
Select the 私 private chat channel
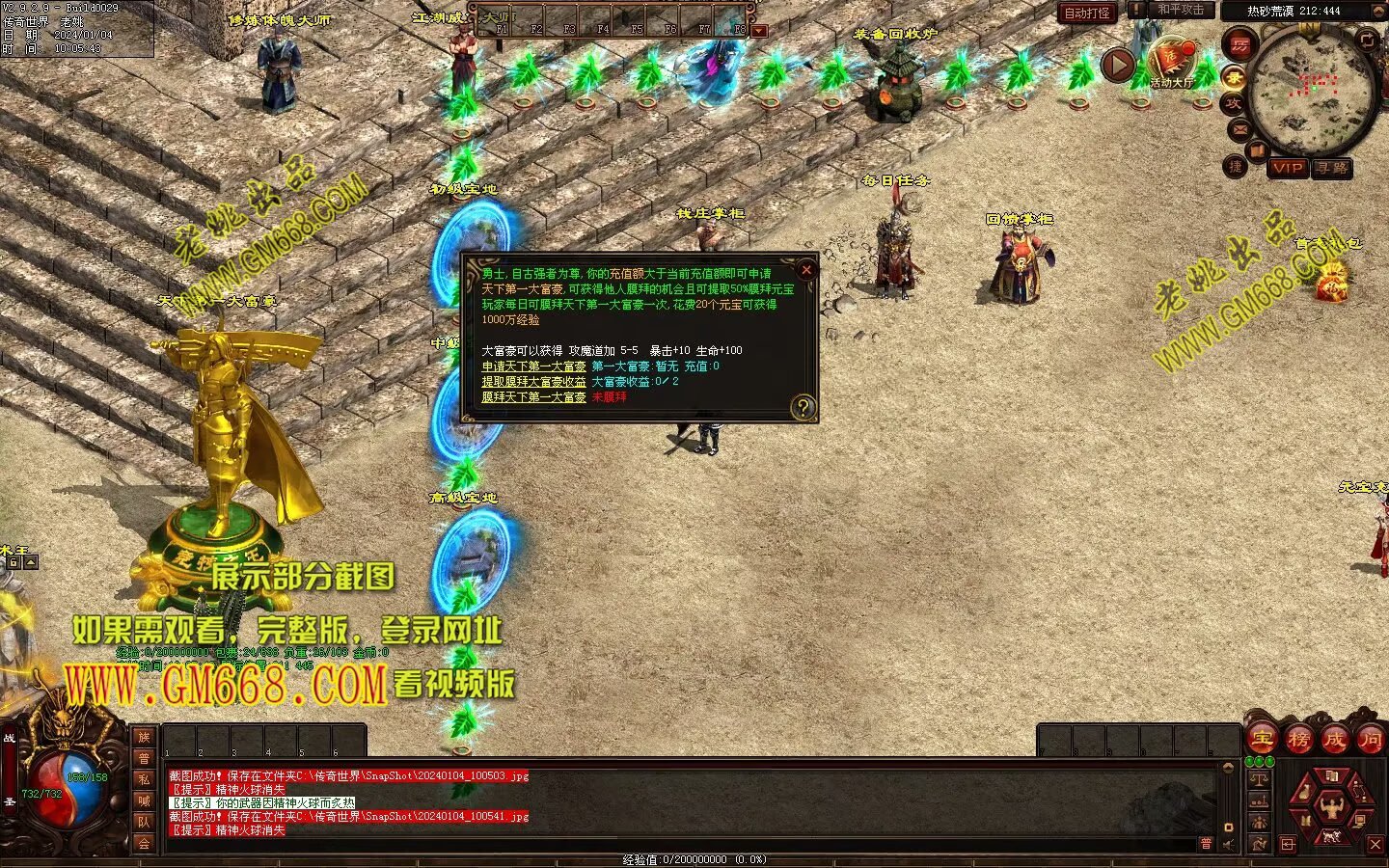(144, 779)
